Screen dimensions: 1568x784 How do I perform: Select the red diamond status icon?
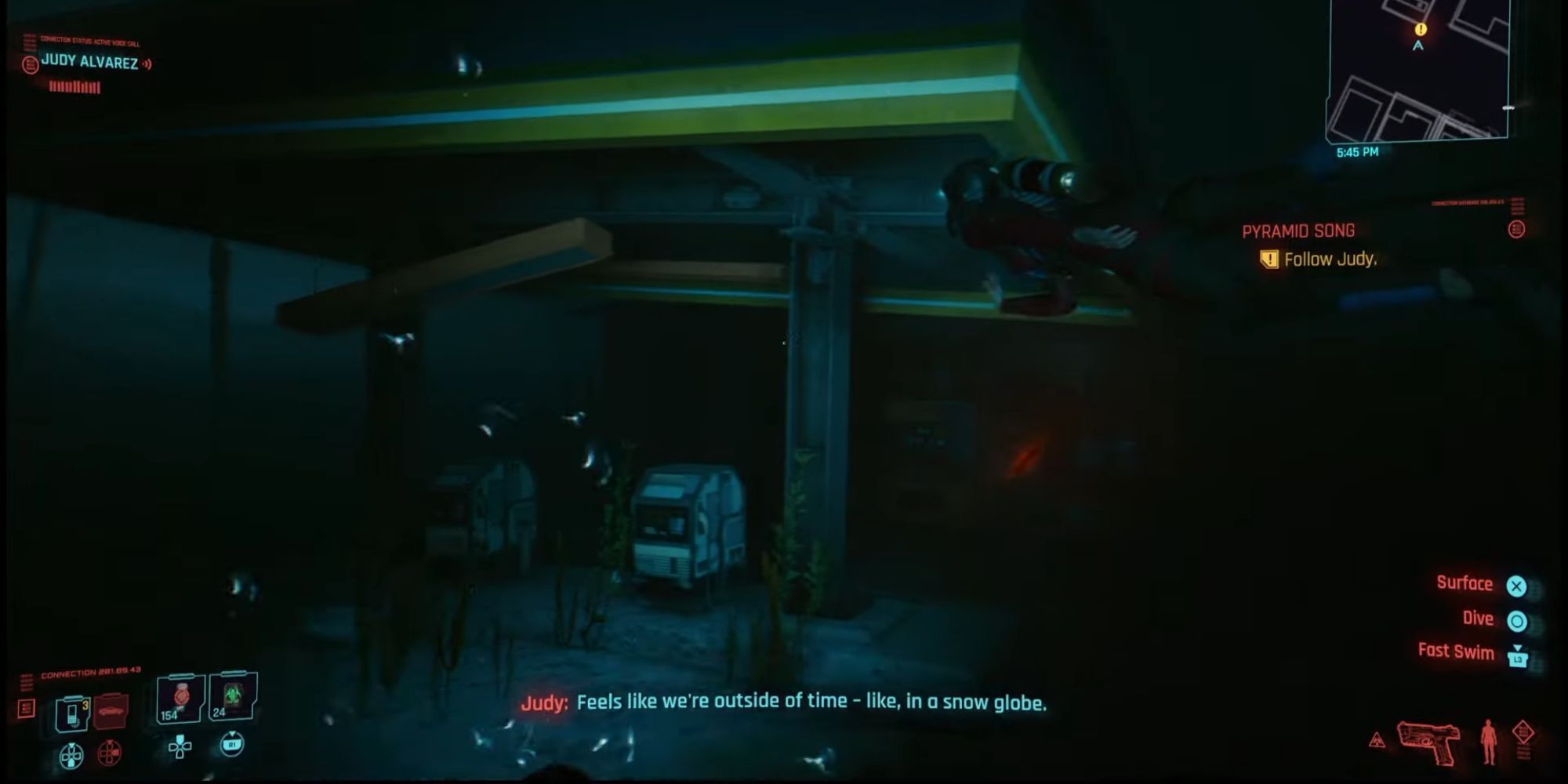(1524, 731)
